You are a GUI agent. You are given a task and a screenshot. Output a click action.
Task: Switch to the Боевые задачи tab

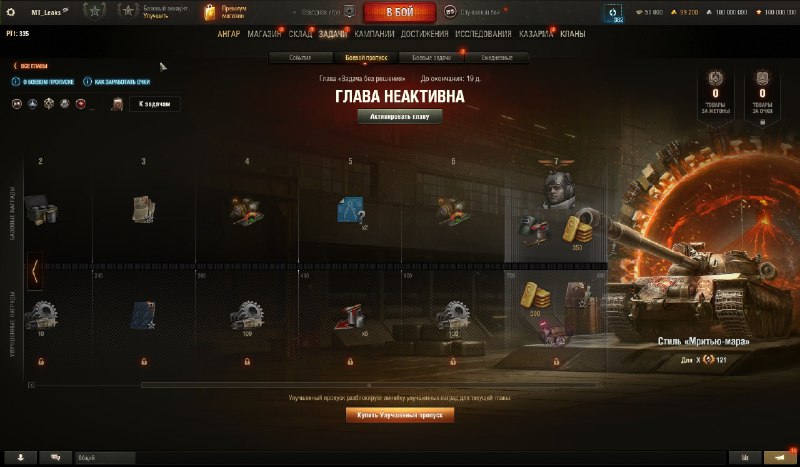(432, 58)
